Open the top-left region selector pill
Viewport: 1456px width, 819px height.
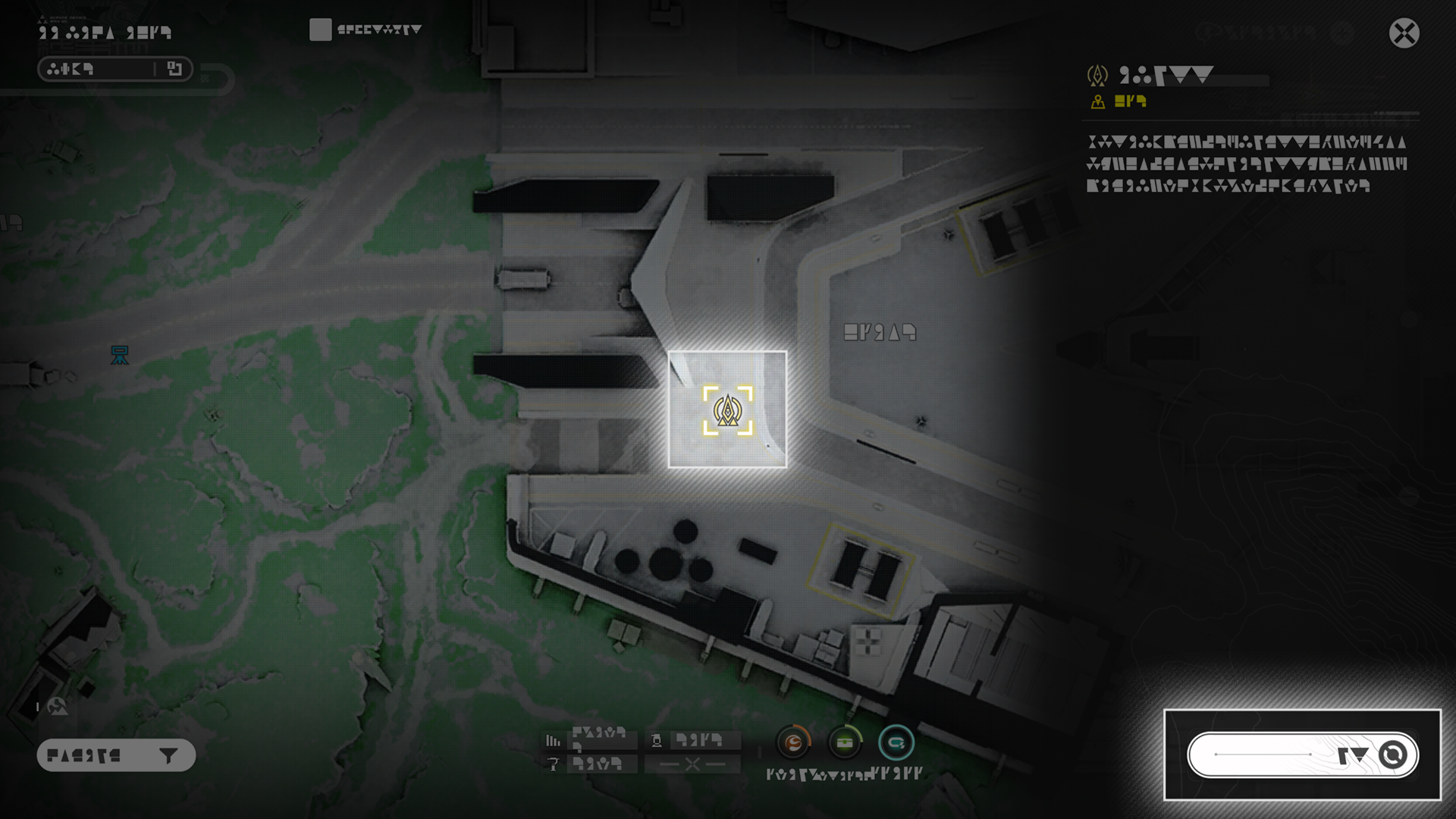[x=115, y=69]
